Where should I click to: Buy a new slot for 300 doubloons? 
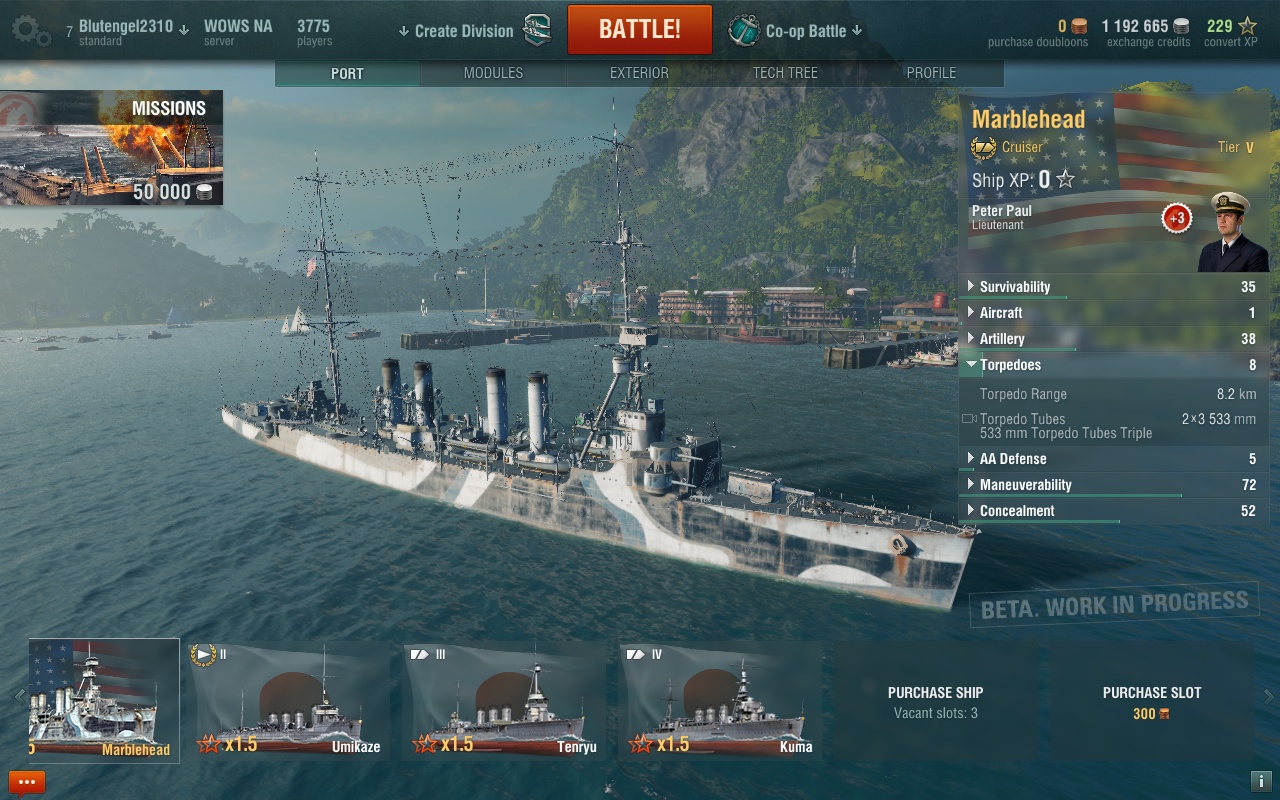[1151, 701]
